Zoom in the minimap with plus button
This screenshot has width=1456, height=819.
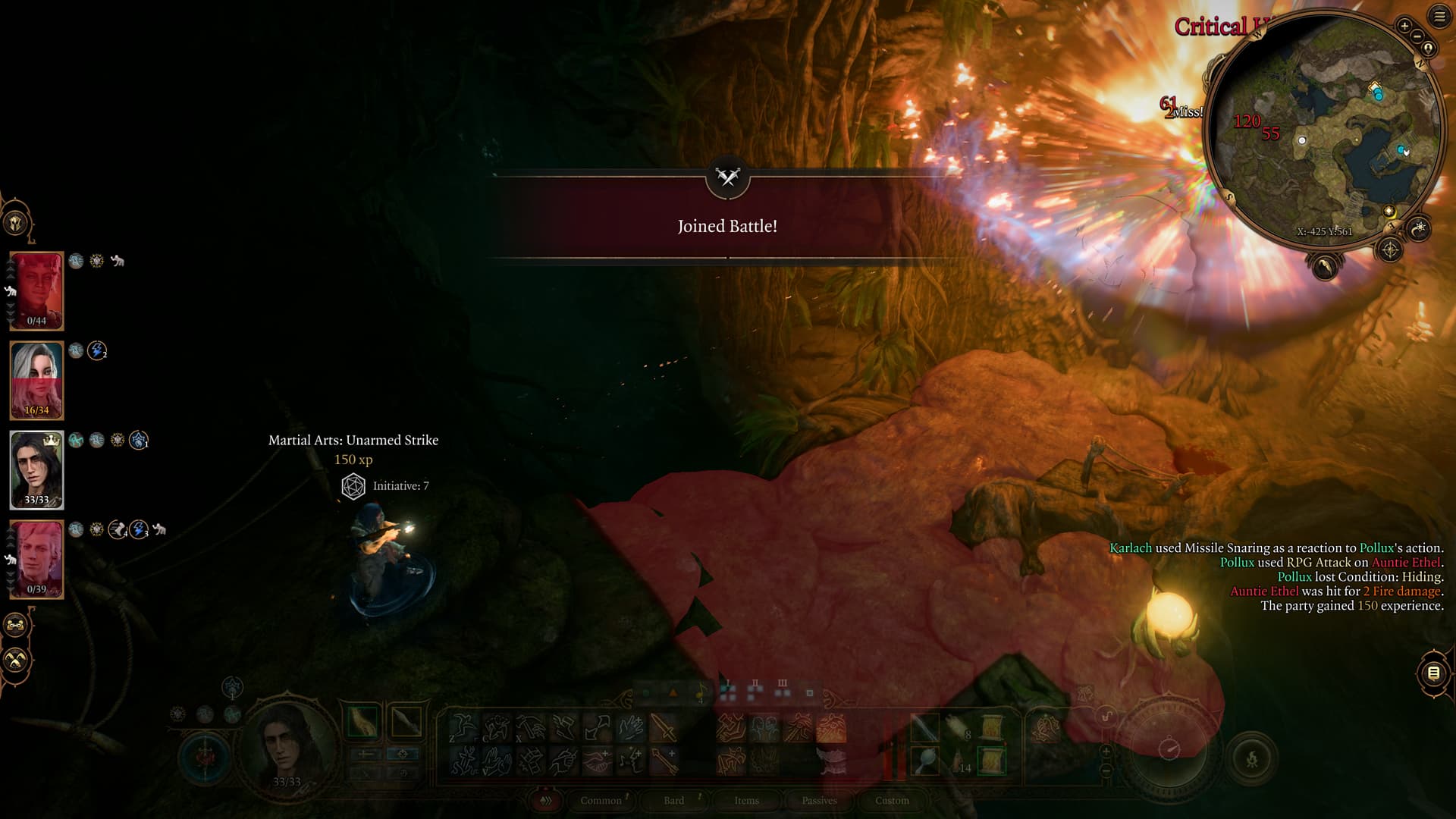(x=1404, y=27)
